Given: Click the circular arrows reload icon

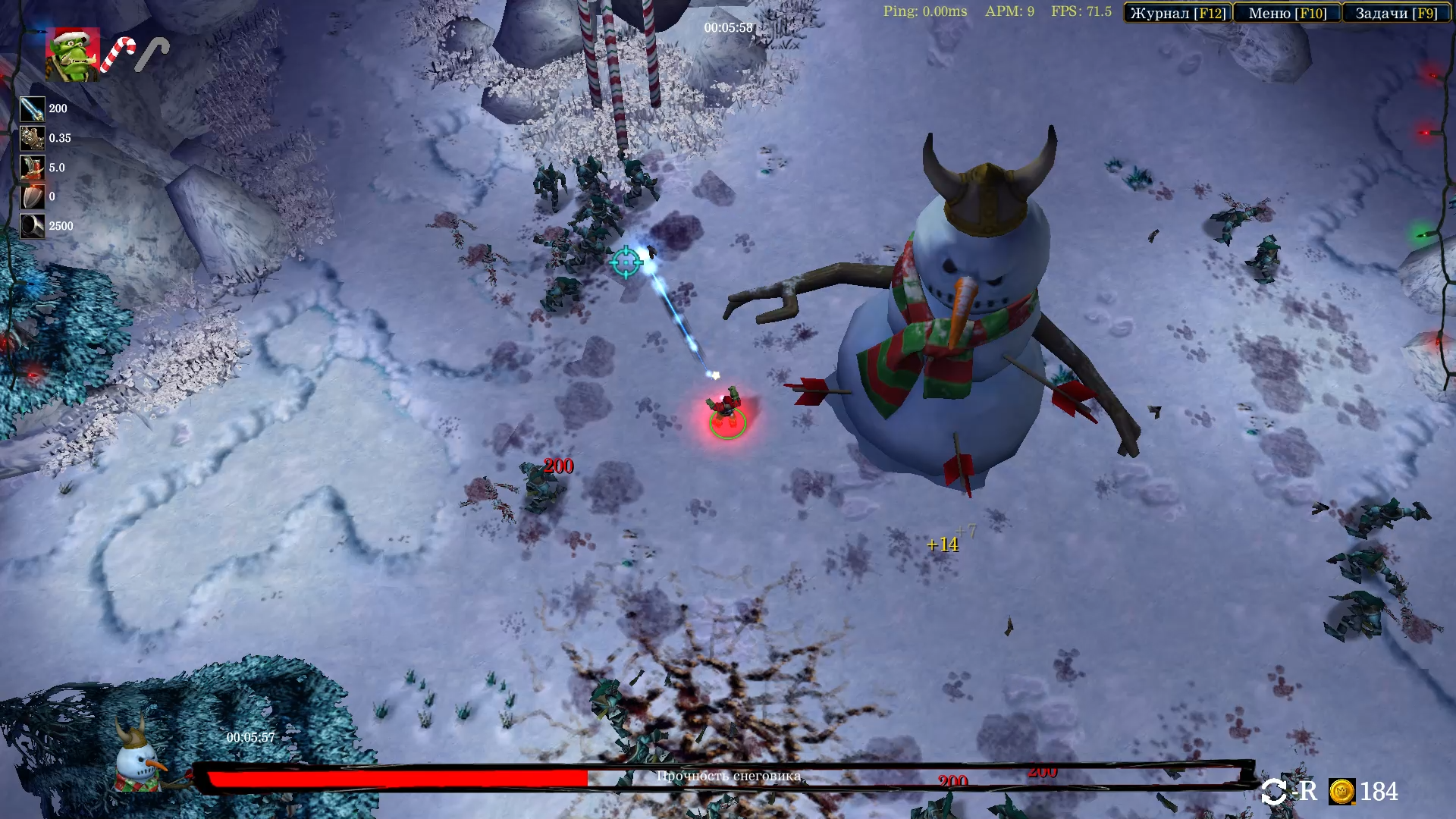Looking at the screenshot, I should click(x=1274, y=792).
